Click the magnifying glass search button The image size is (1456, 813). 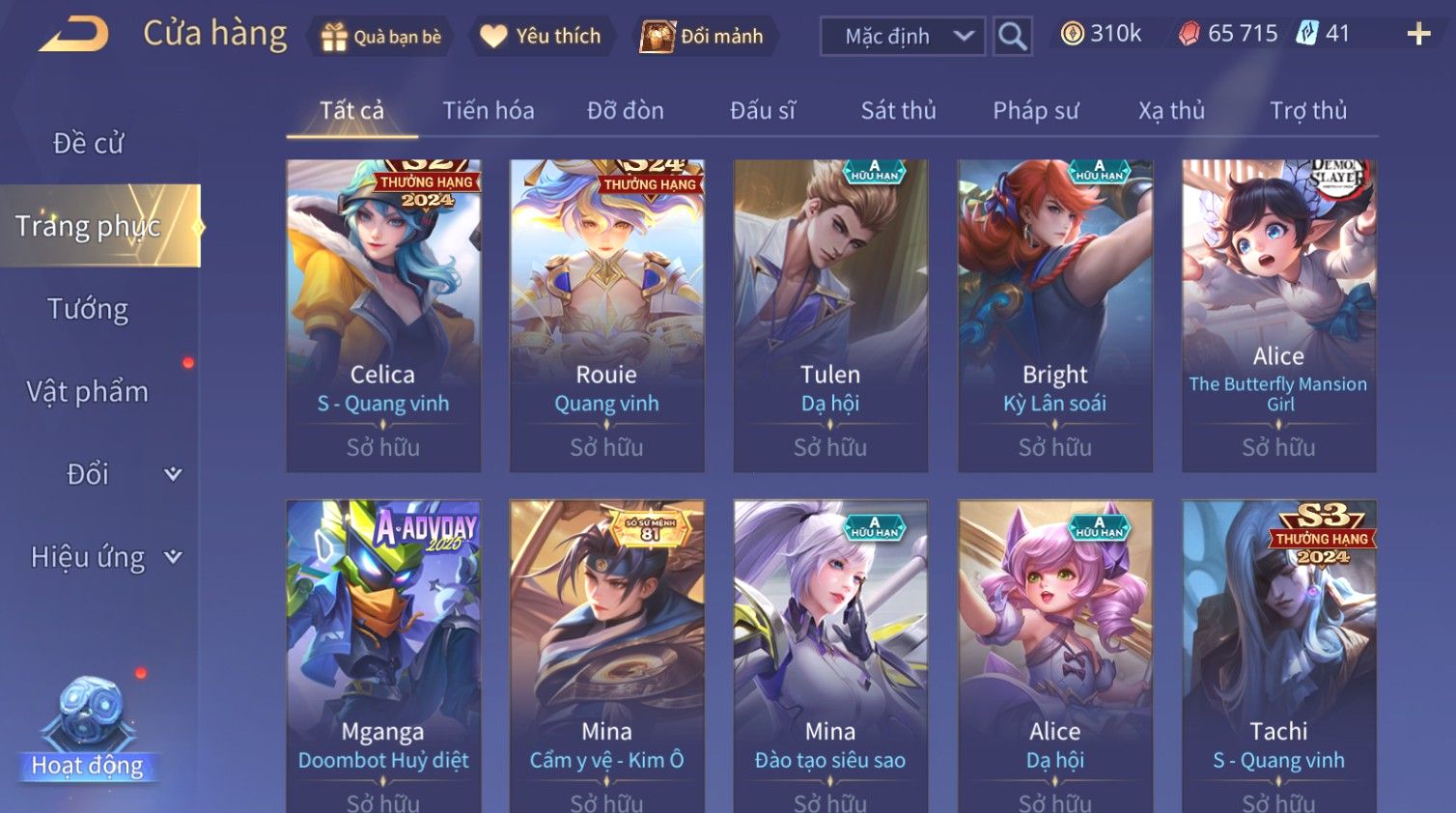1012,37
